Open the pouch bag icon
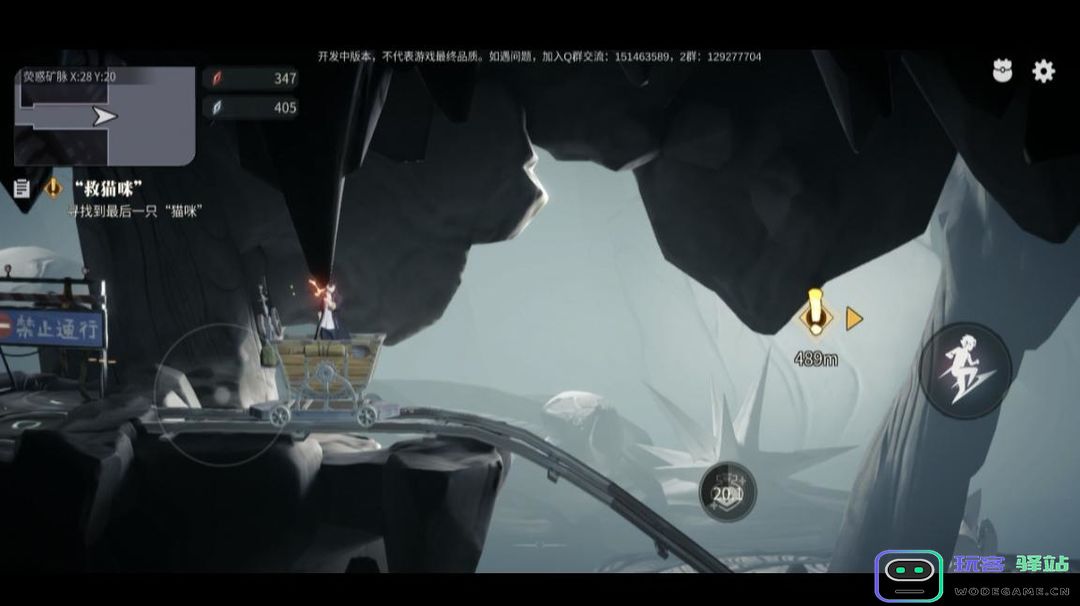This screenshot has width=1080, height=606. click(x=1002, y=71)
